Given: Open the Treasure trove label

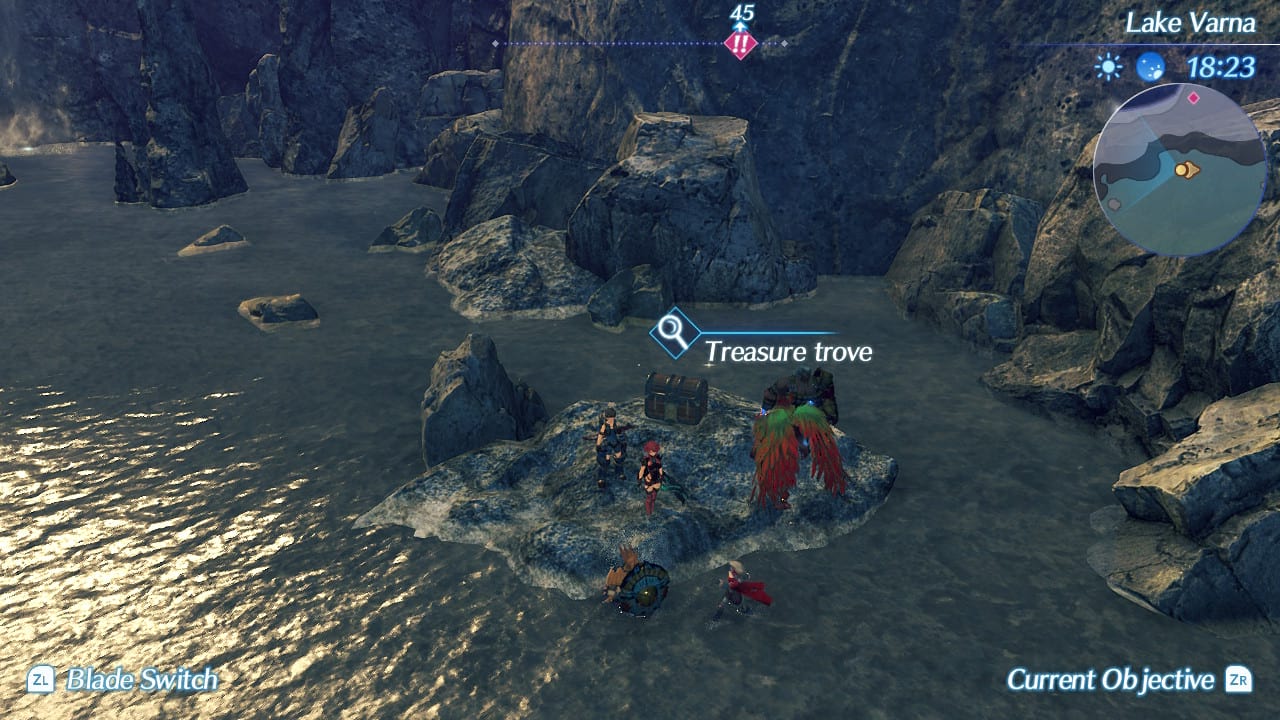Looking at the screenshot, I should click(x=789, y=352).
